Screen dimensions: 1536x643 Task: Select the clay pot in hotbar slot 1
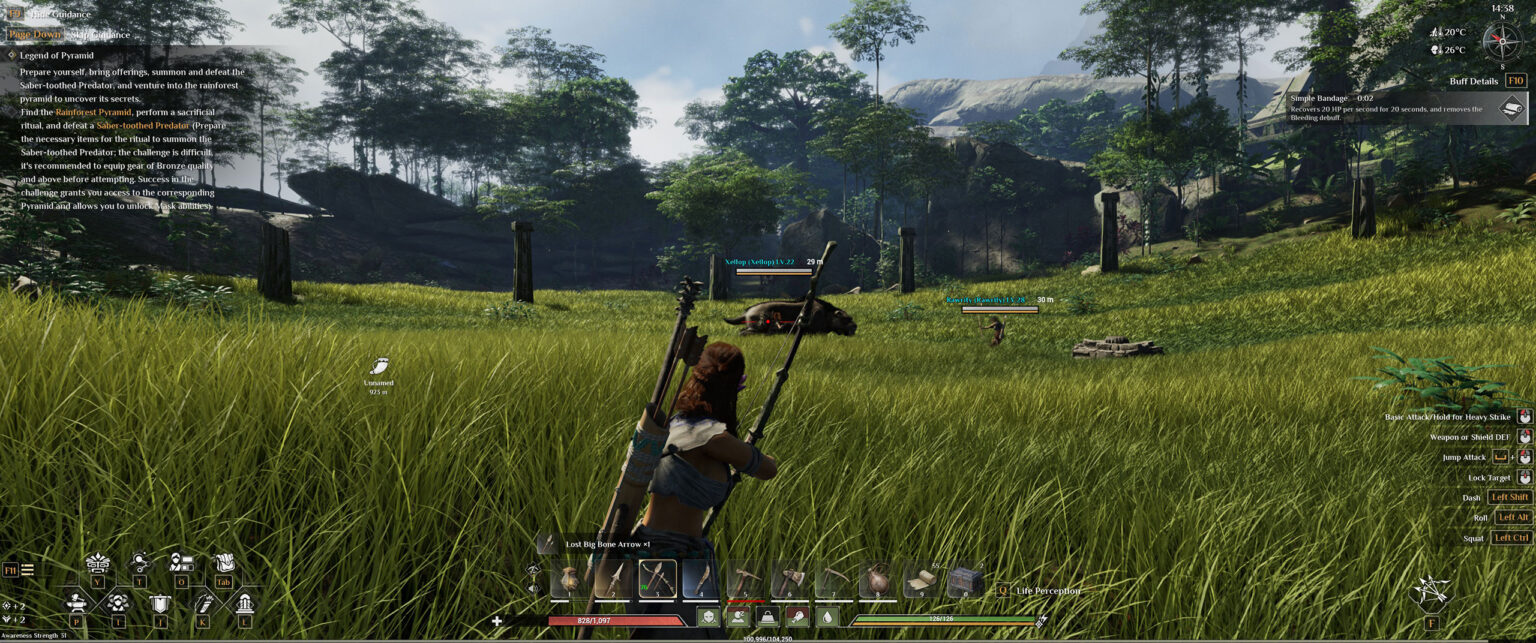click(568, 580)
